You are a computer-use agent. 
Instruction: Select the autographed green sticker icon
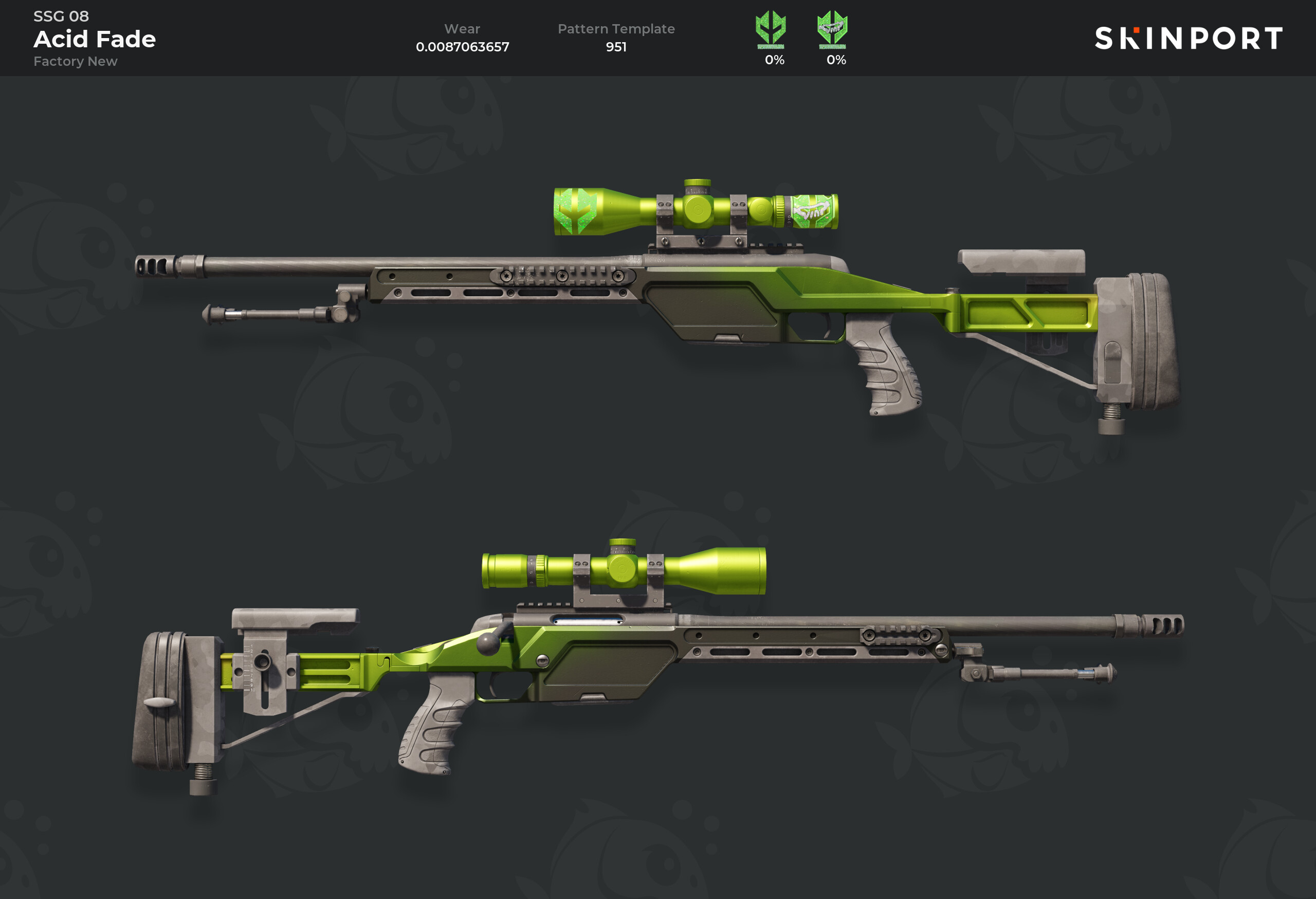(832, 29)
